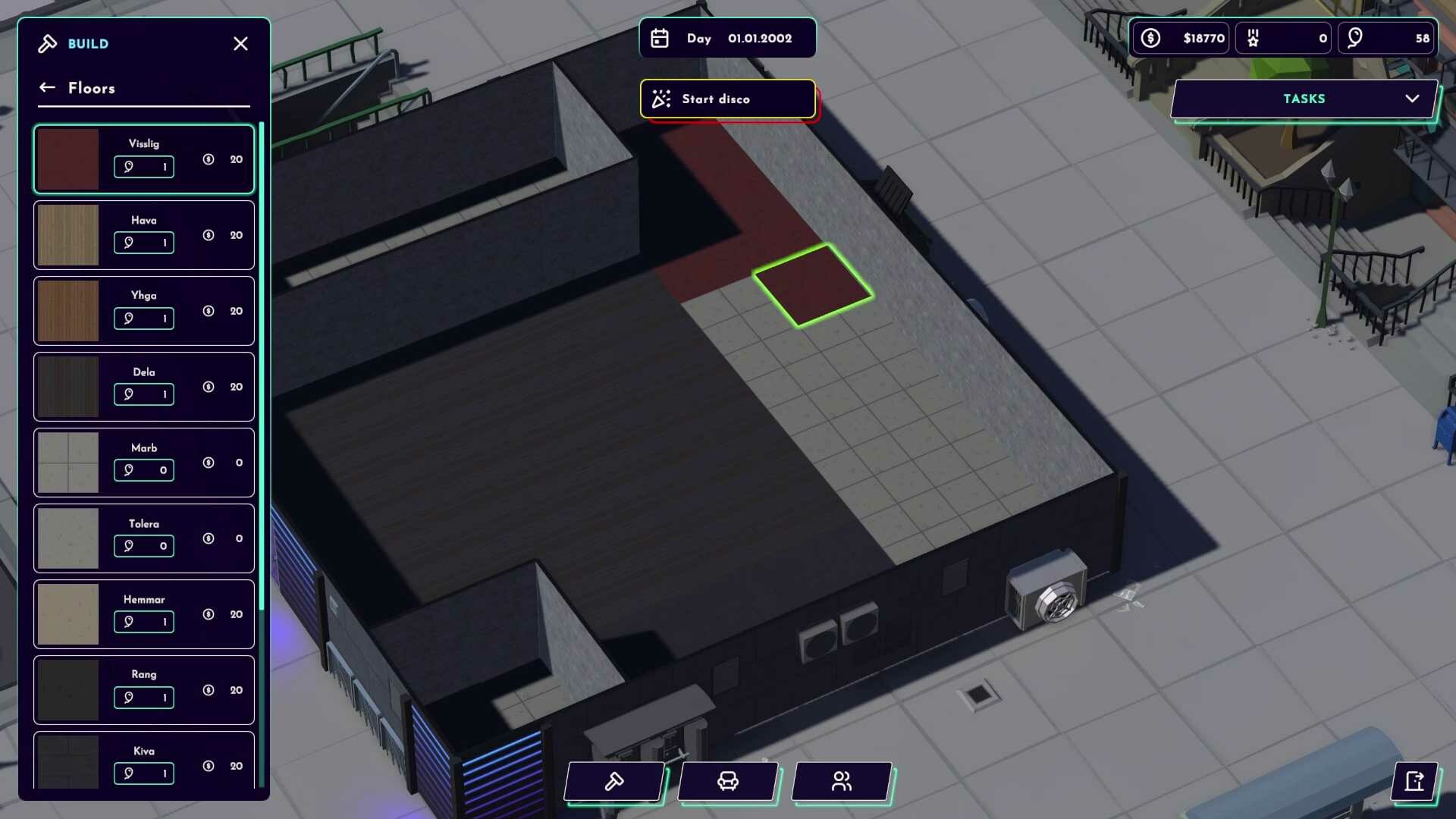
Task: Collapse the Build panel with the X
Action: coord(240,43)
